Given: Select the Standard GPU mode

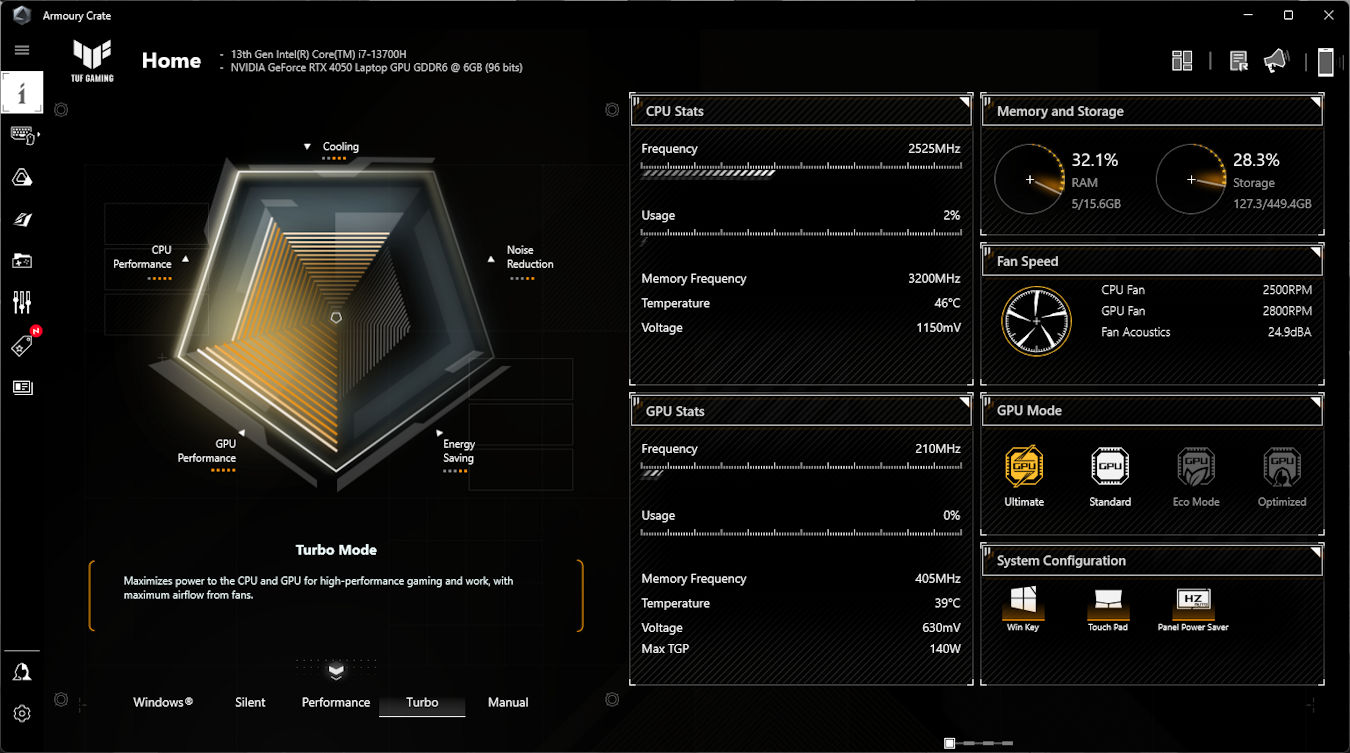Looking at the screenshot, I should coord(1110,477).
